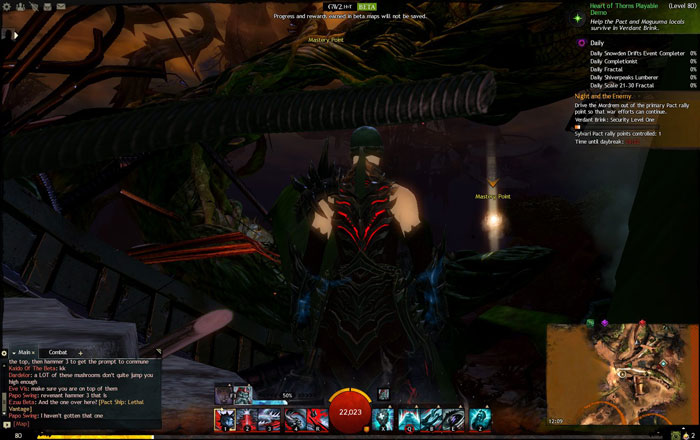The width and height of the screenshot is (700, 440).
Task: Open the game menu gear icon
Action: [5, 7]
